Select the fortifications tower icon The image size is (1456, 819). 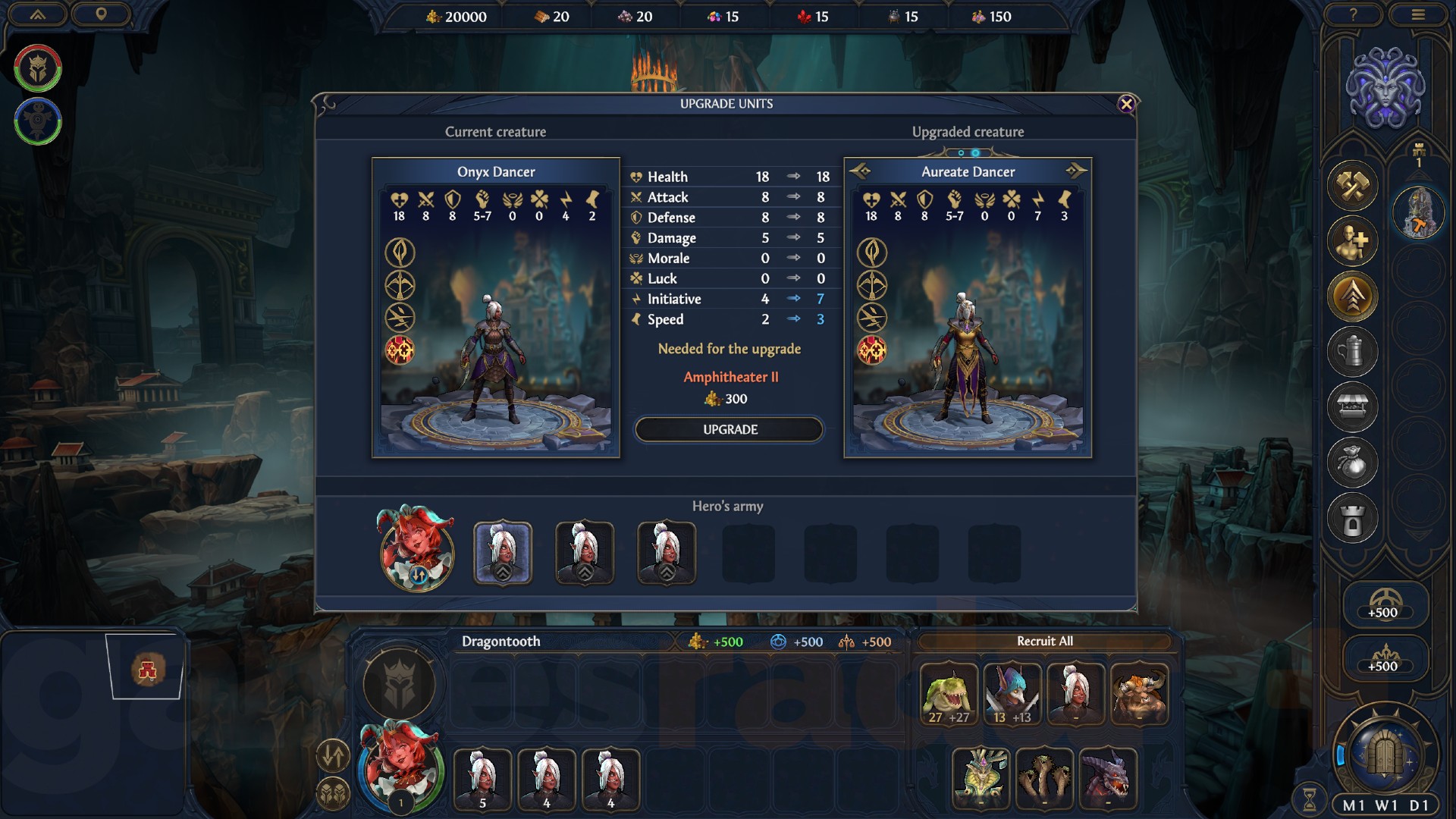(1353, 513)
